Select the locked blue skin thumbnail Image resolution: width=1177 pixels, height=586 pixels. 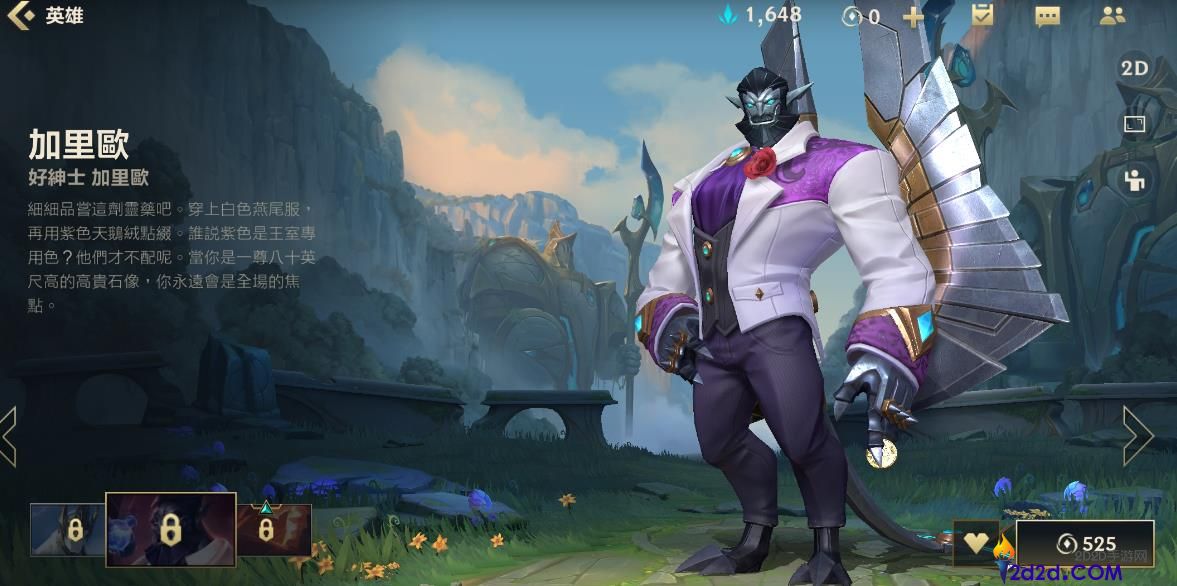66,529
